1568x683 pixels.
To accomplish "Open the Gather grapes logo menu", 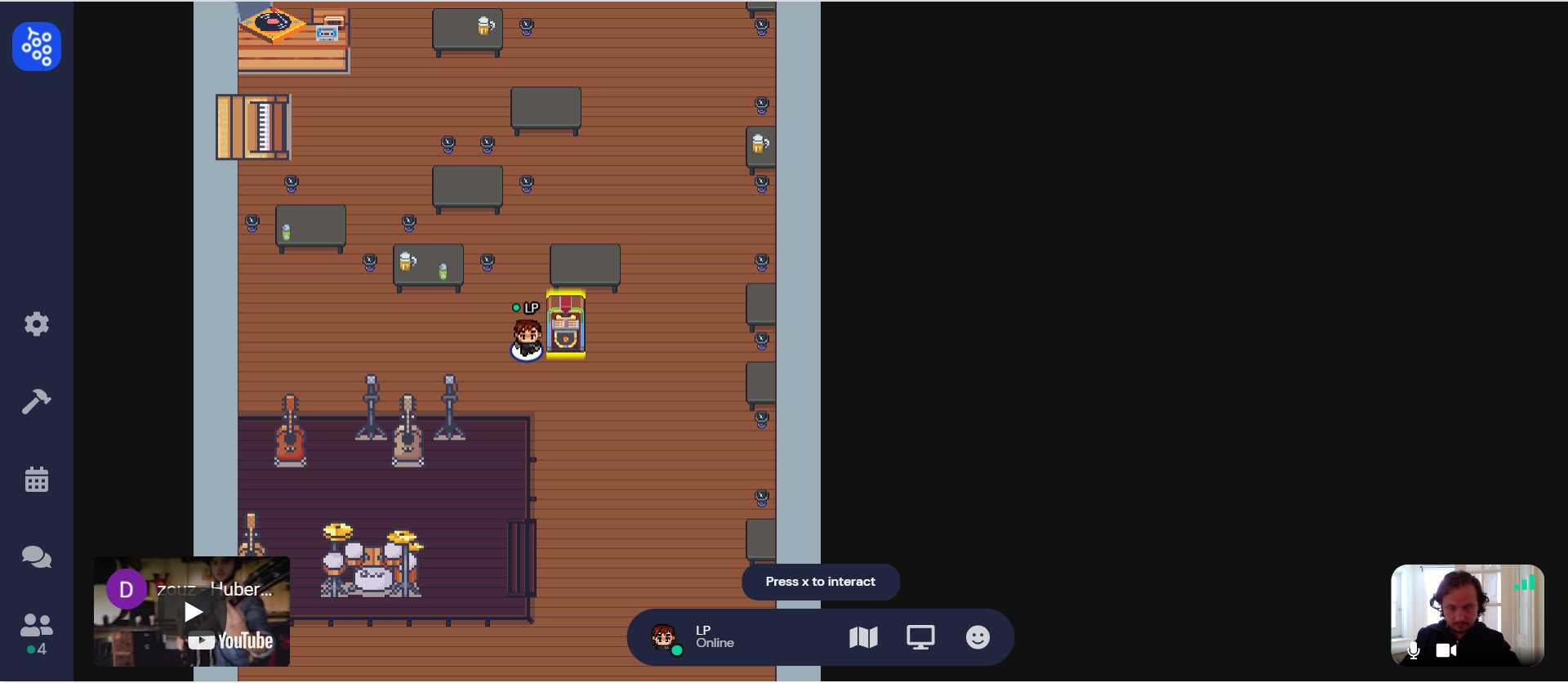I will tap(37, 47).
